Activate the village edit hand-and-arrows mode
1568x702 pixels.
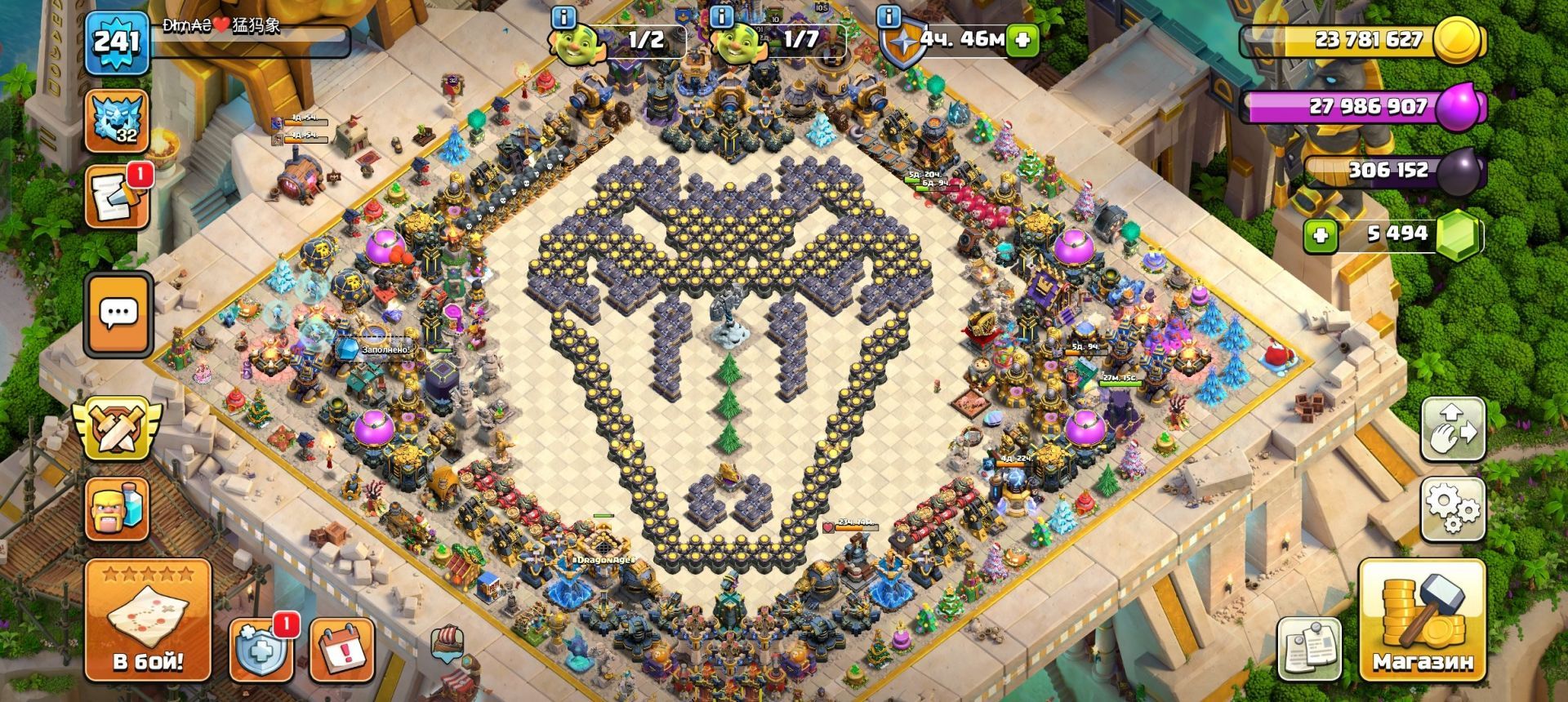click(1453, 430)
